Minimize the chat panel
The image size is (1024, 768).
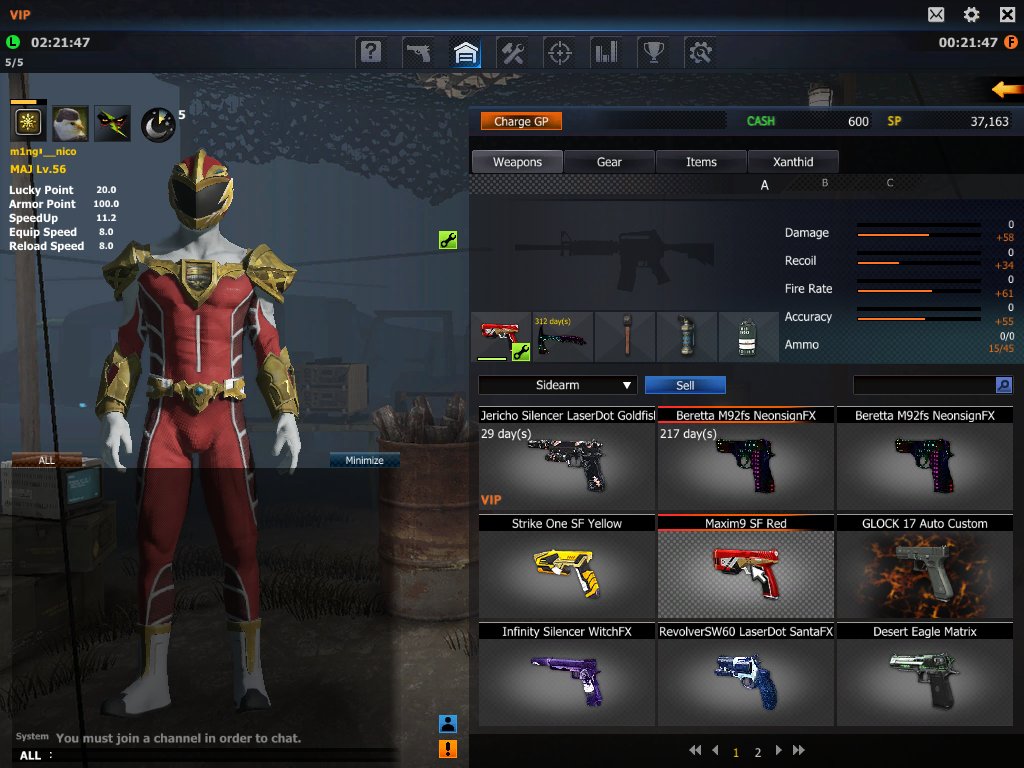click(x=364, y=460)
